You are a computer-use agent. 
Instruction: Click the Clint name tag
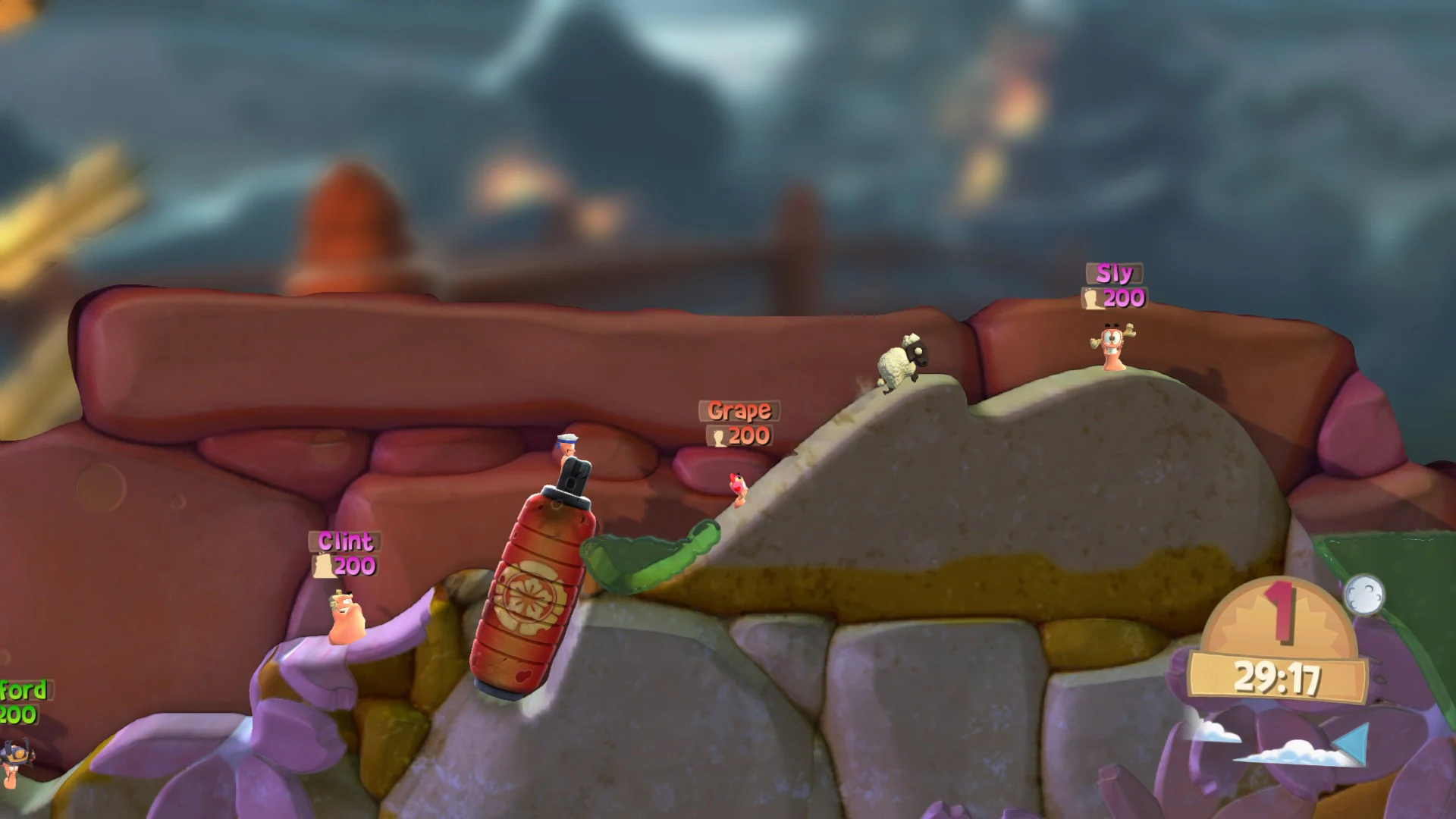pyautogui.click(x=345, y=541)
